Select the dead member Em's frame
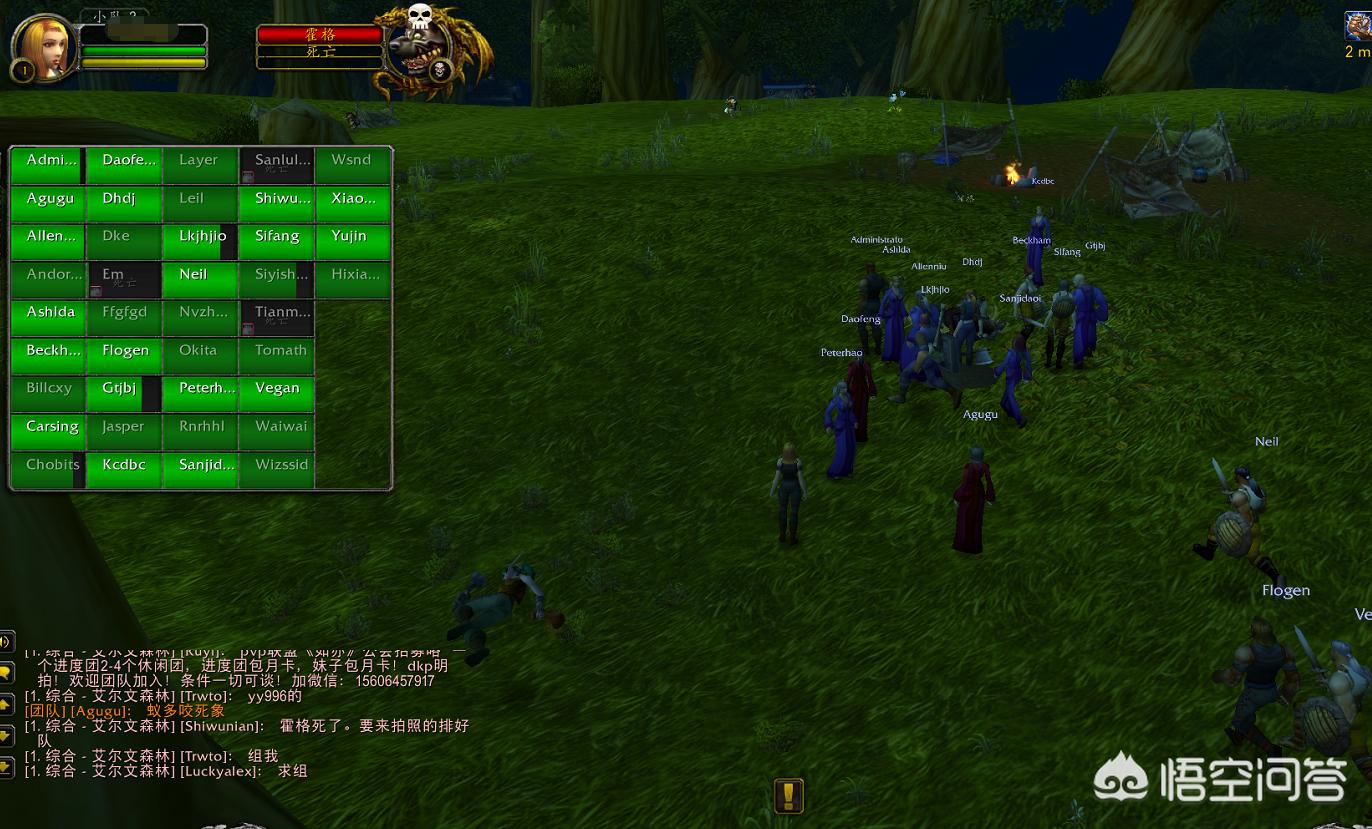The image size is (1372, 829). (124, 280)
